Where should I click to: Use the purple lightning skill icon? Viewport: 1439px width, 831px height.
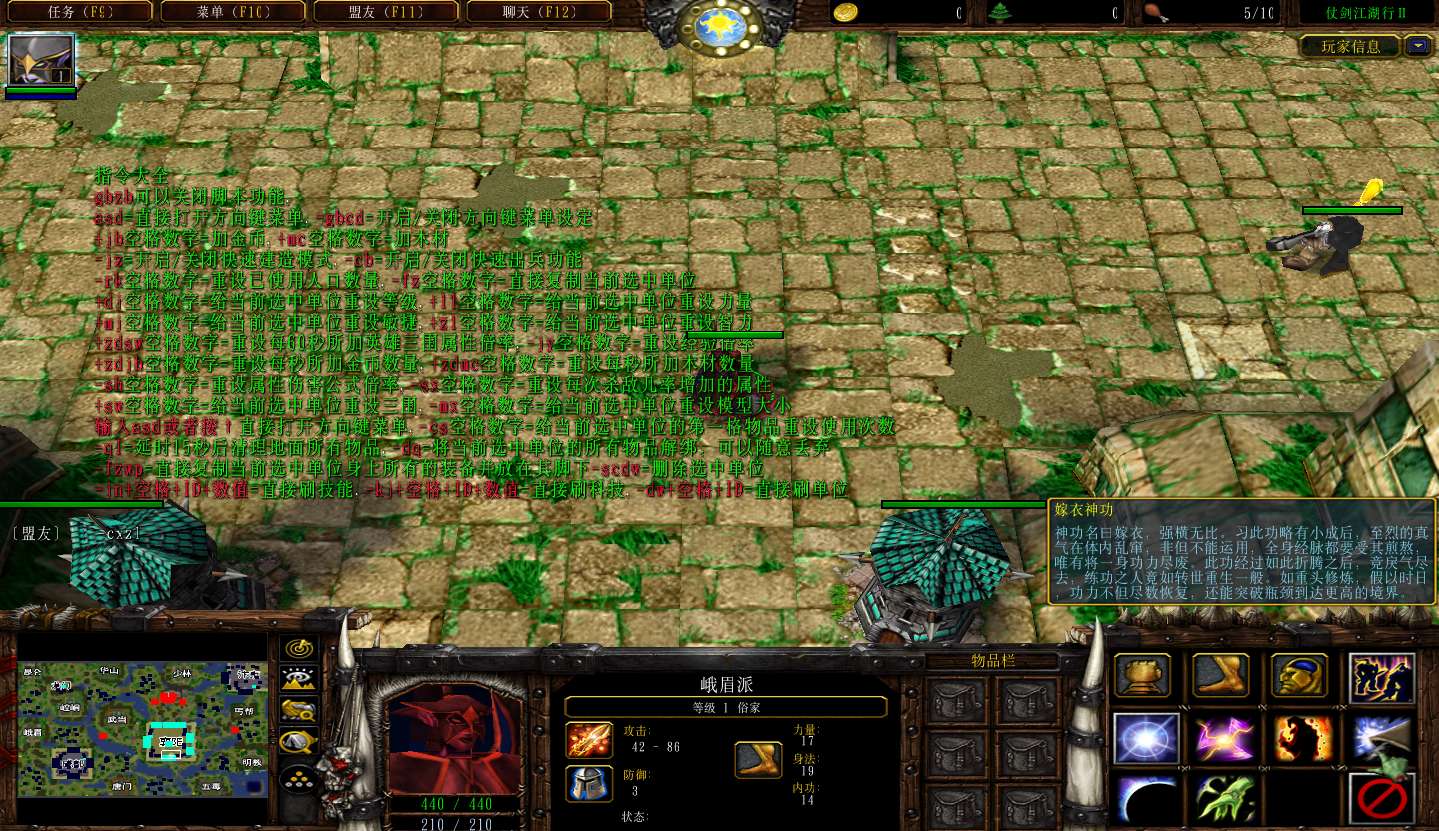1221,739
